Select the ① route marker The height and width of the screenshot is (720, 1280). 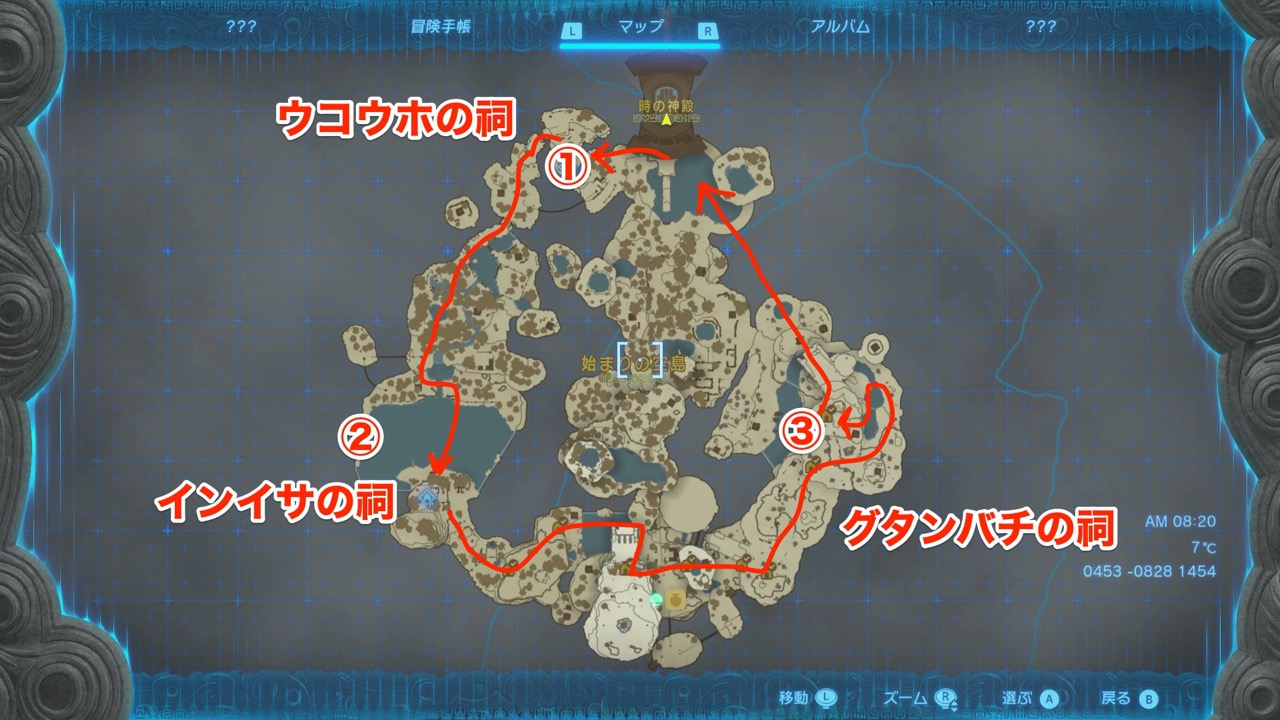566,166
